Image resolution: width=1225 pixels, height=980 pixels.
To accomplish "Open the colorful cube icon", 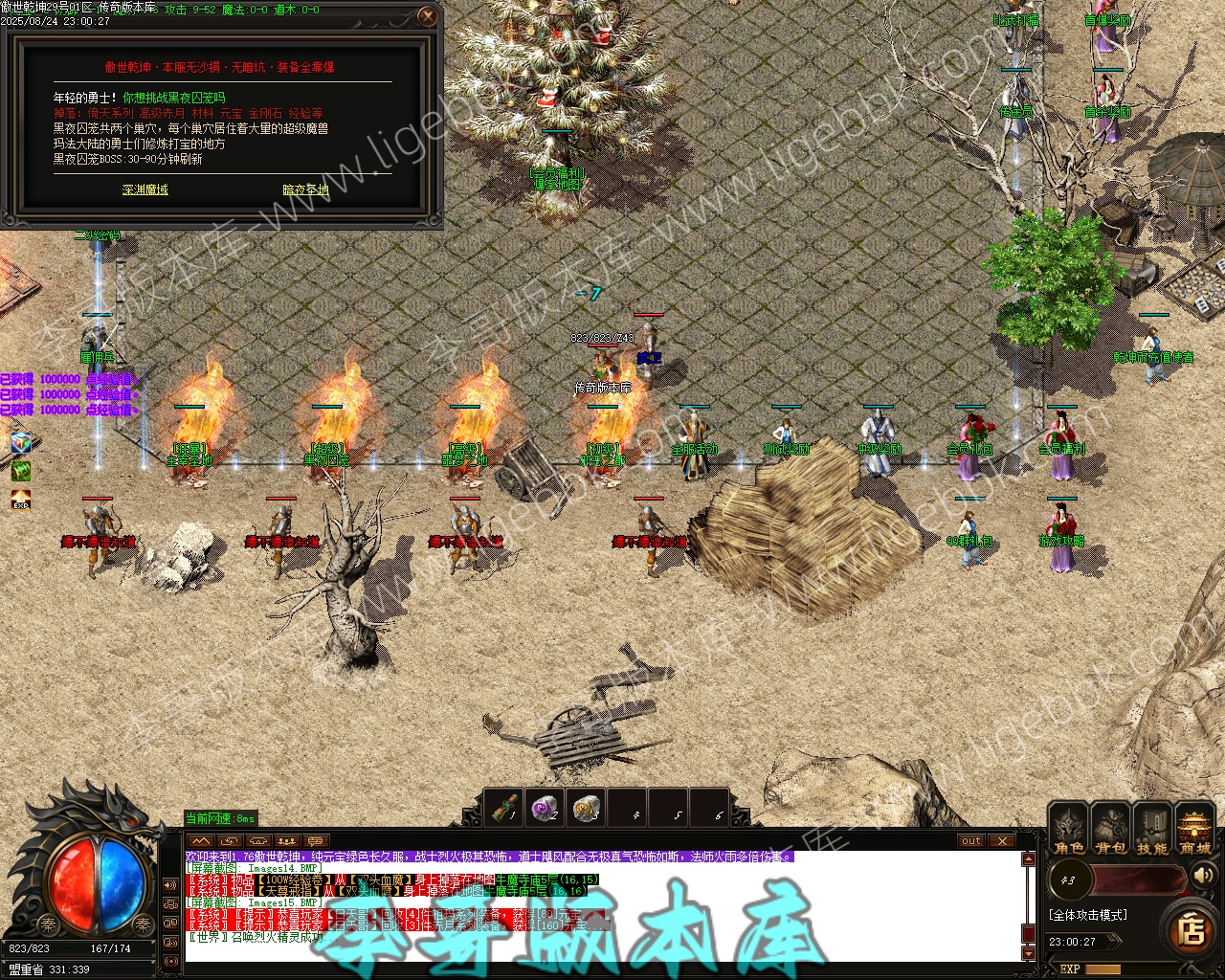I will point(21,442).
